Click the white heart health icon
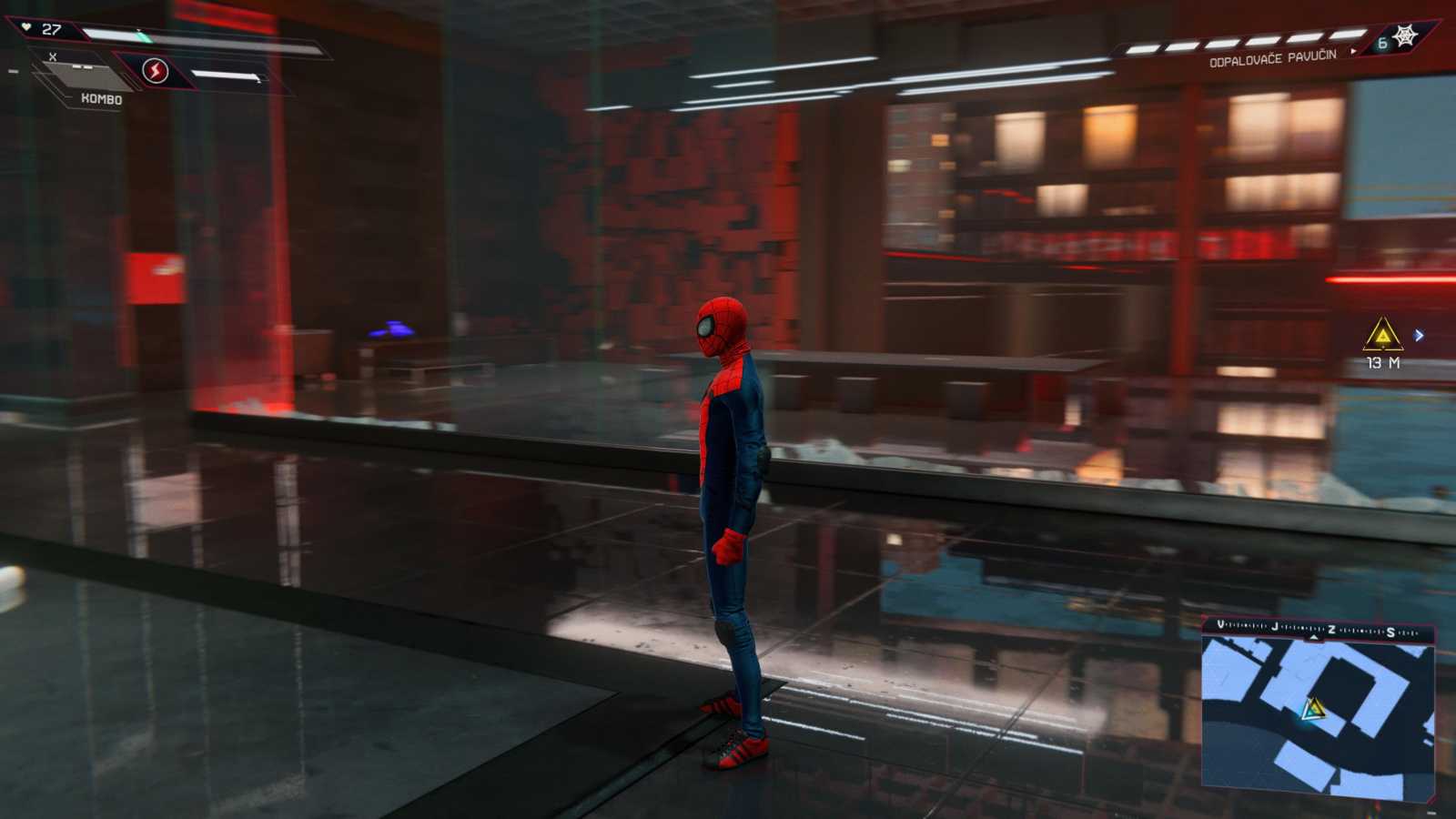The width and height of the screenshot is (1456, 819). [26, 27]
